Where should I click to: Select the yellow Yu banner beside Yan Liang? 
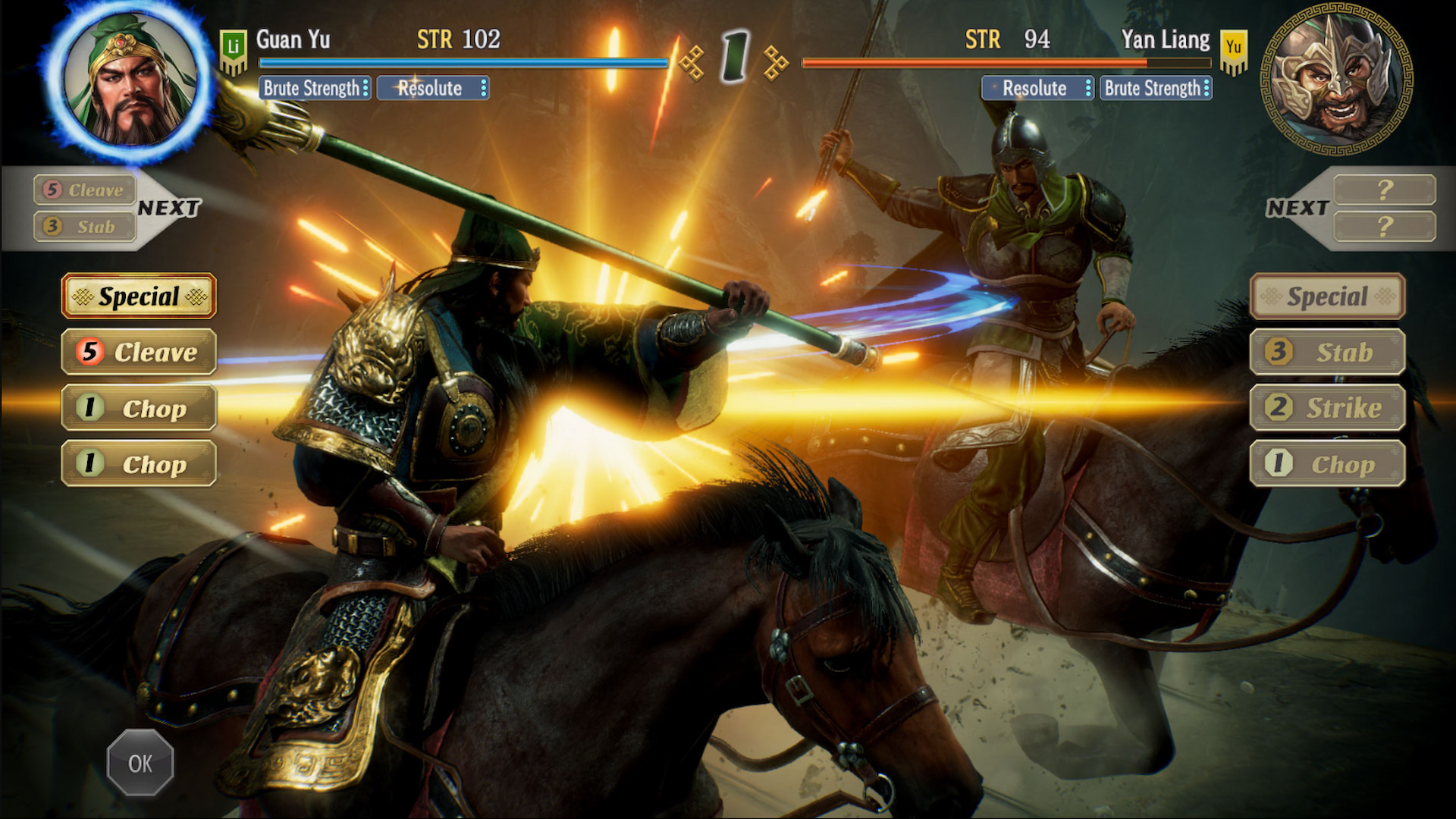[x=1235, y=52]
